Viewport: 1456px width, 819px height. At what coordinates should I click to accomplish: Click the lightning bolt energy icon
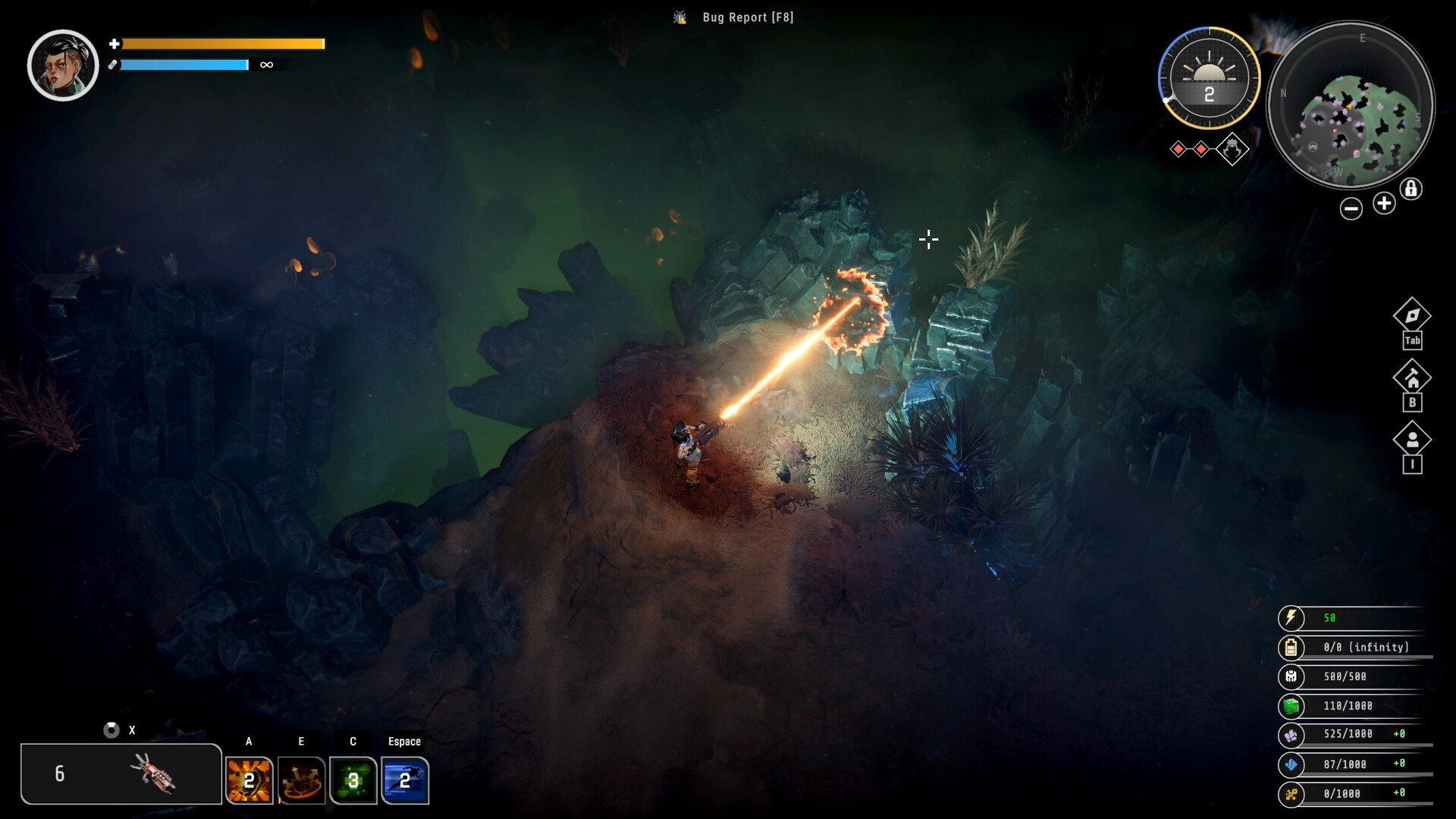[1291, 618]
